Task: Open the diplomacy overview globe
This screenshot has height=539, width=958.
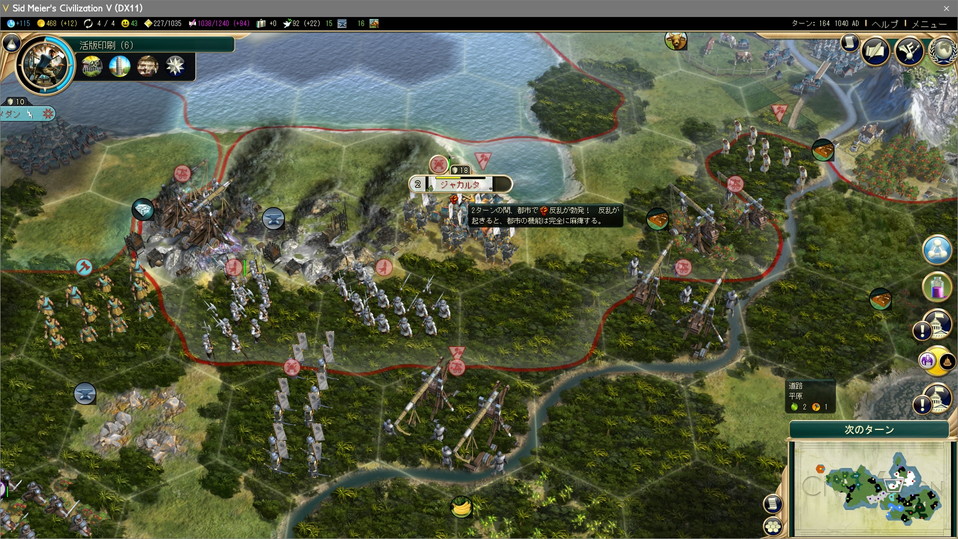Action: tap(942, 50)
